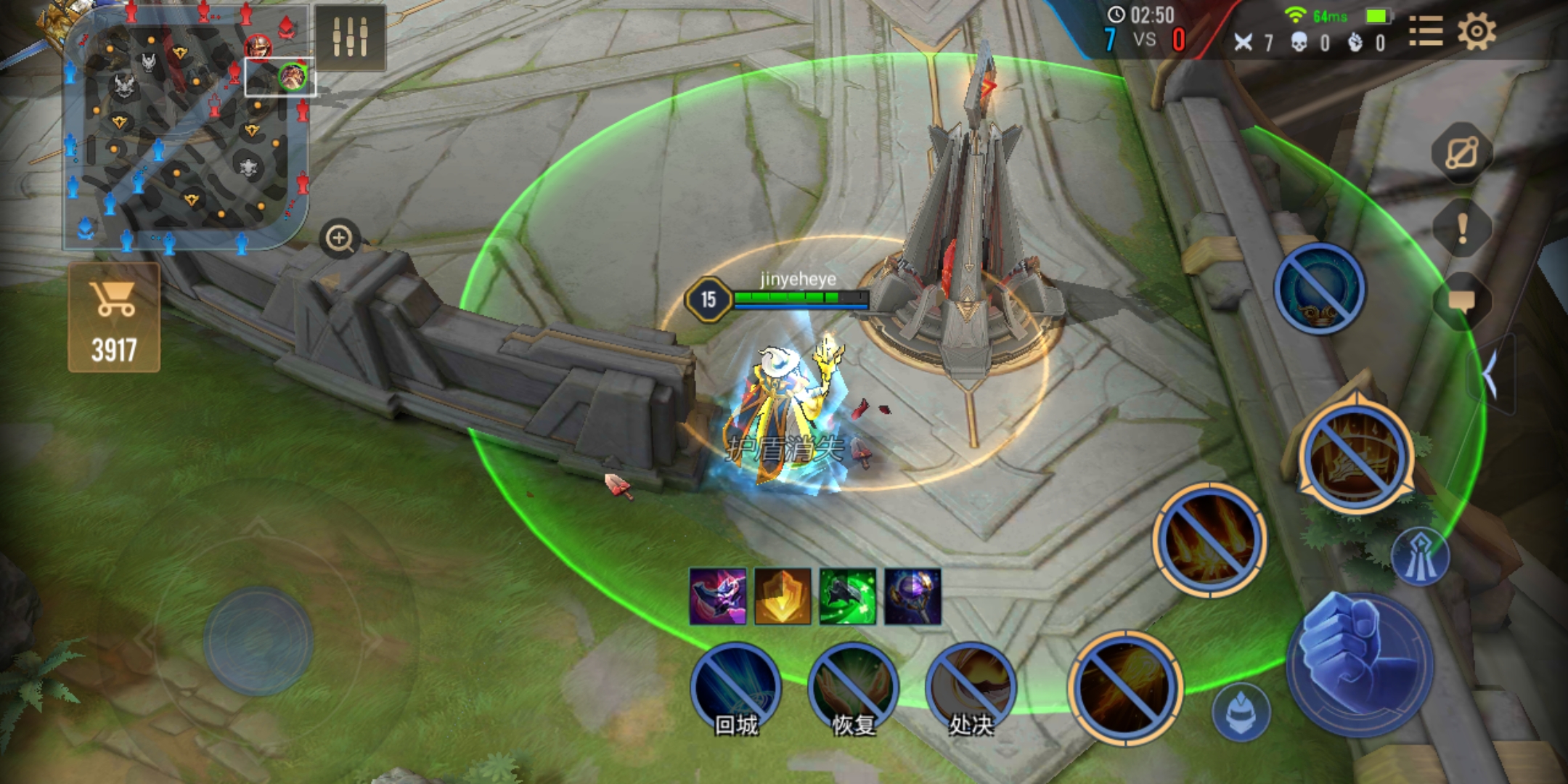Image resolution: width=1568 pixels, height=784 pixels.
Task: Open the settings gear
Action: pos(1476,32)
